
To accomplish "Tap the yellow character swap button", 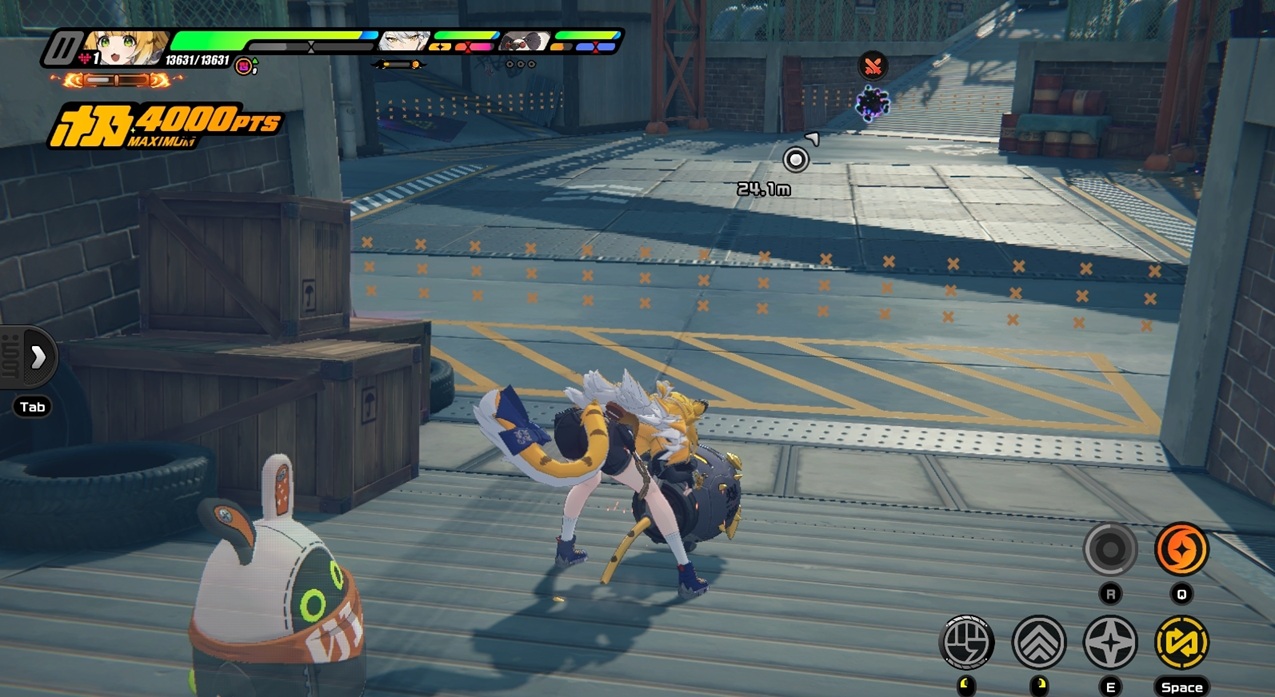I will coord(1181,642).
